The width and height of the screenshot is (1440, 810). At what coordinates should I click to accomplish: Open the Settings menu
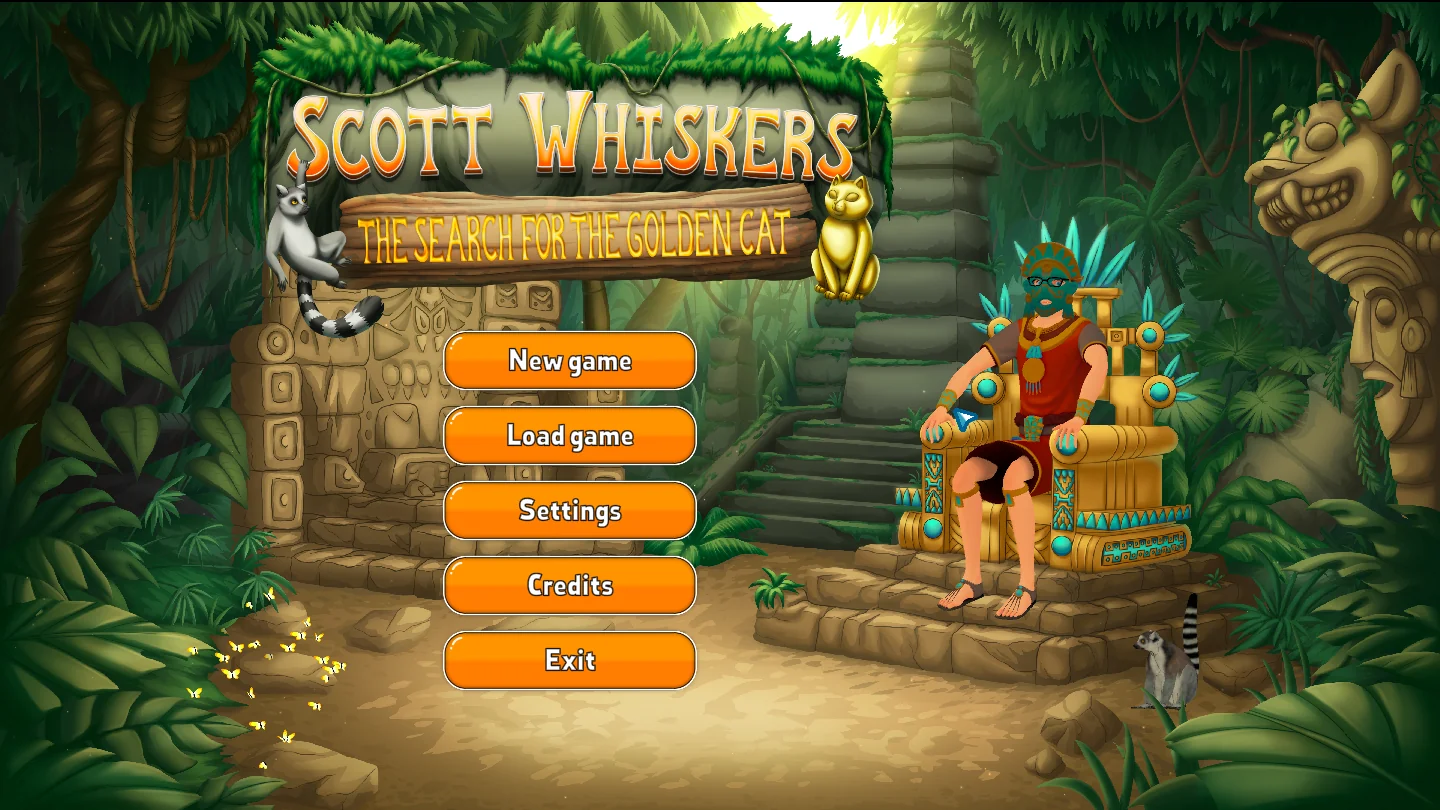(x=570, y=510)
